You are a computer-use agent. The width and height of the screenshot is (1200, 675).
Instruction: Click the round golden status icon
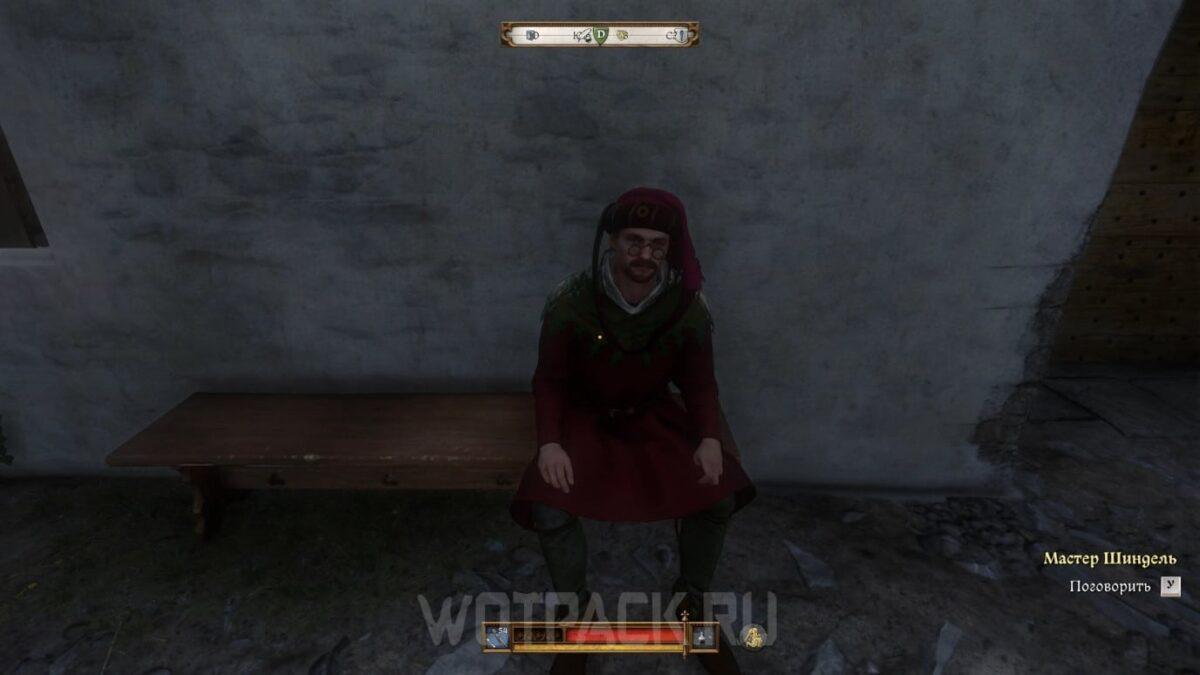(x=753, y=636)
